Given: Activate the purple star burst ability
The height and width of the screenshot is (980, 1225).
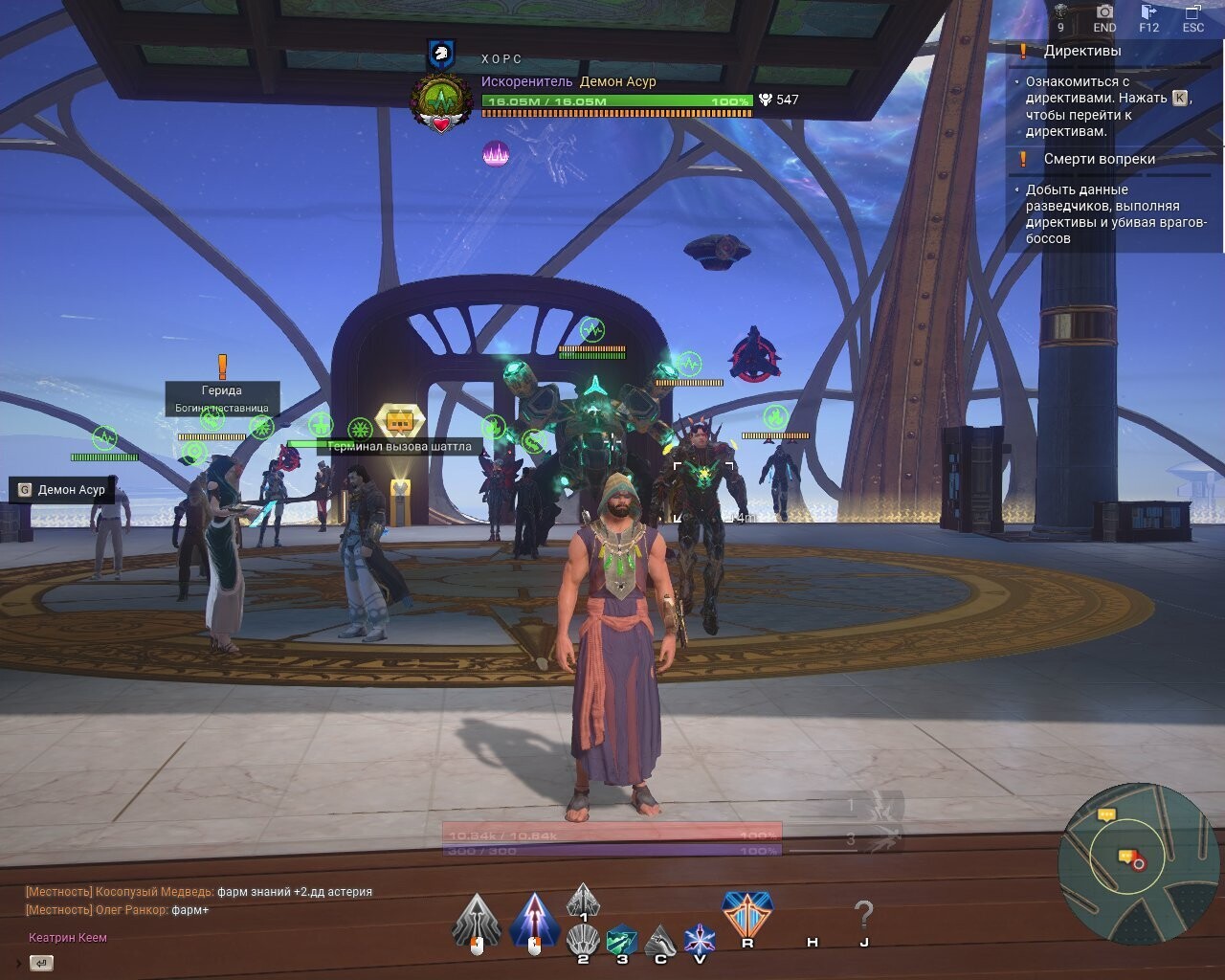Looking at the screenshot, I should pyautogui.click(x=700, y=939).
